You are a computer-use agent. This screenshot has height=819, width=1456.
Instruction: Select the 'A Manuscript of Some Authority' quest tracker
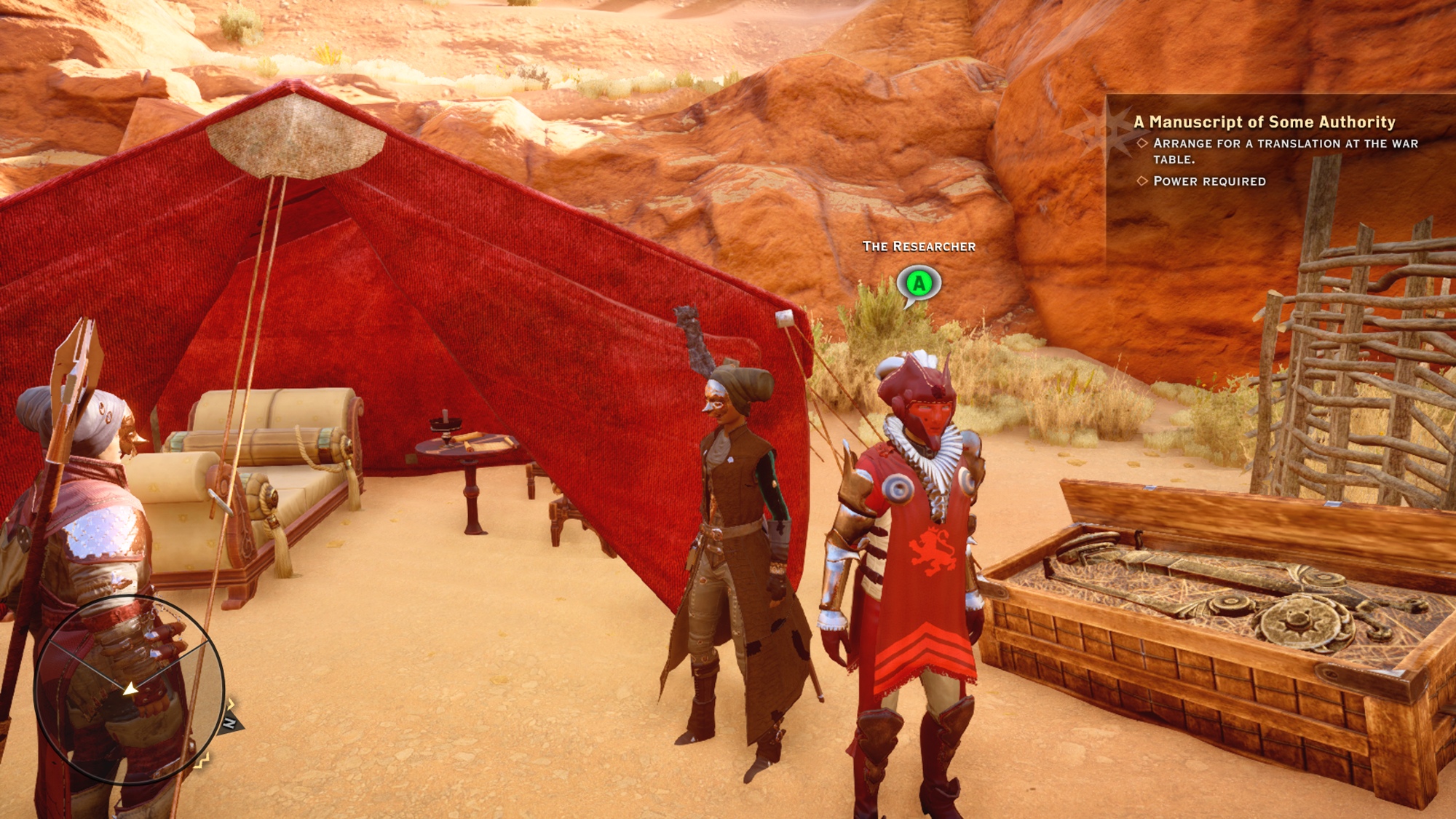click(1265, 122)
